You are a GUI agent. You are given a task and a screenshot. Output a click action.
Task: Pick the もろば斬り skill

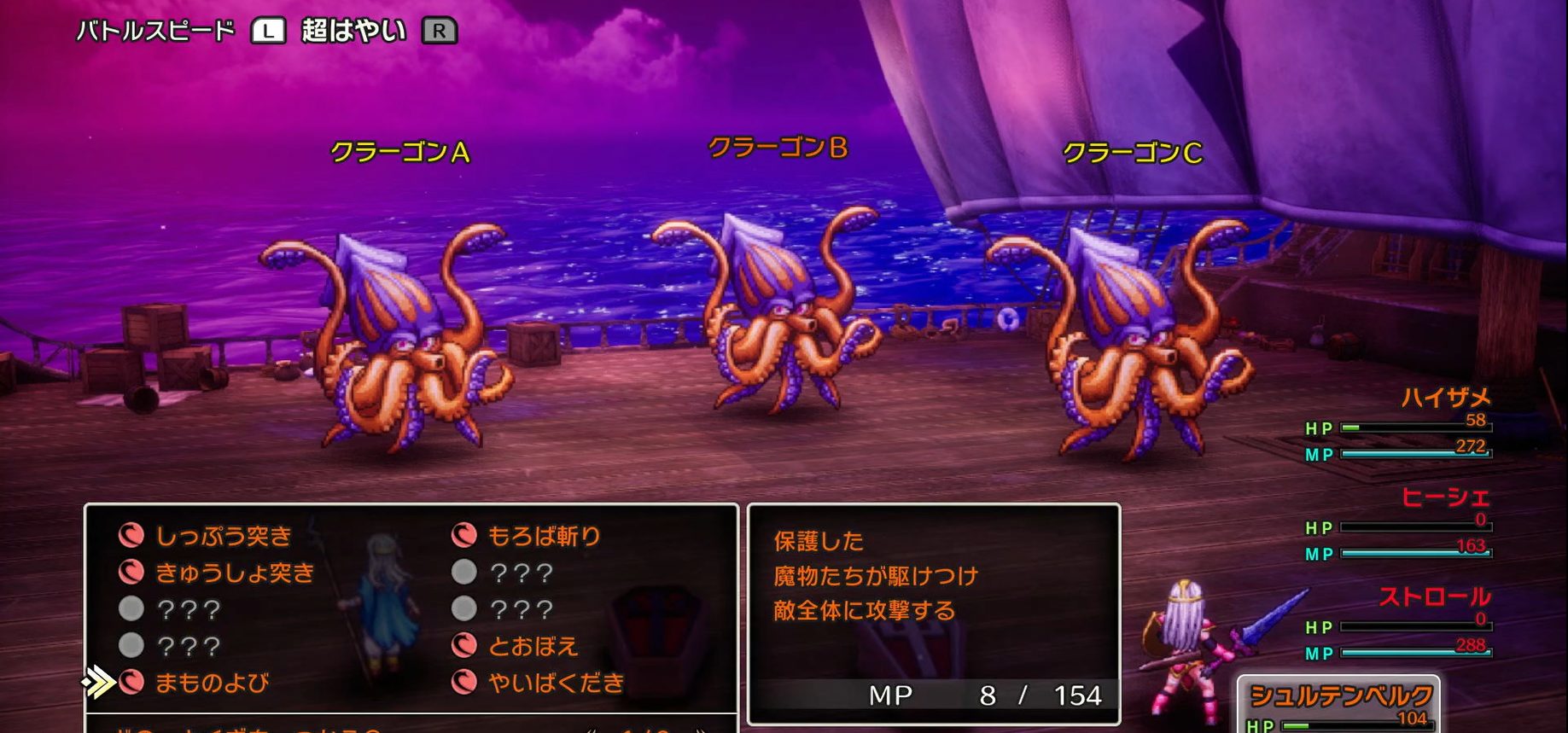[544, 536]
